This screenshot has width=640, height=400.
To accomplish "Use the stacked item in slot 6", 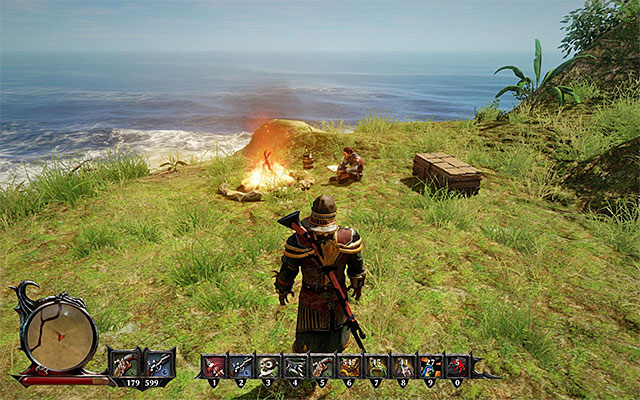I will coord(349,367).
